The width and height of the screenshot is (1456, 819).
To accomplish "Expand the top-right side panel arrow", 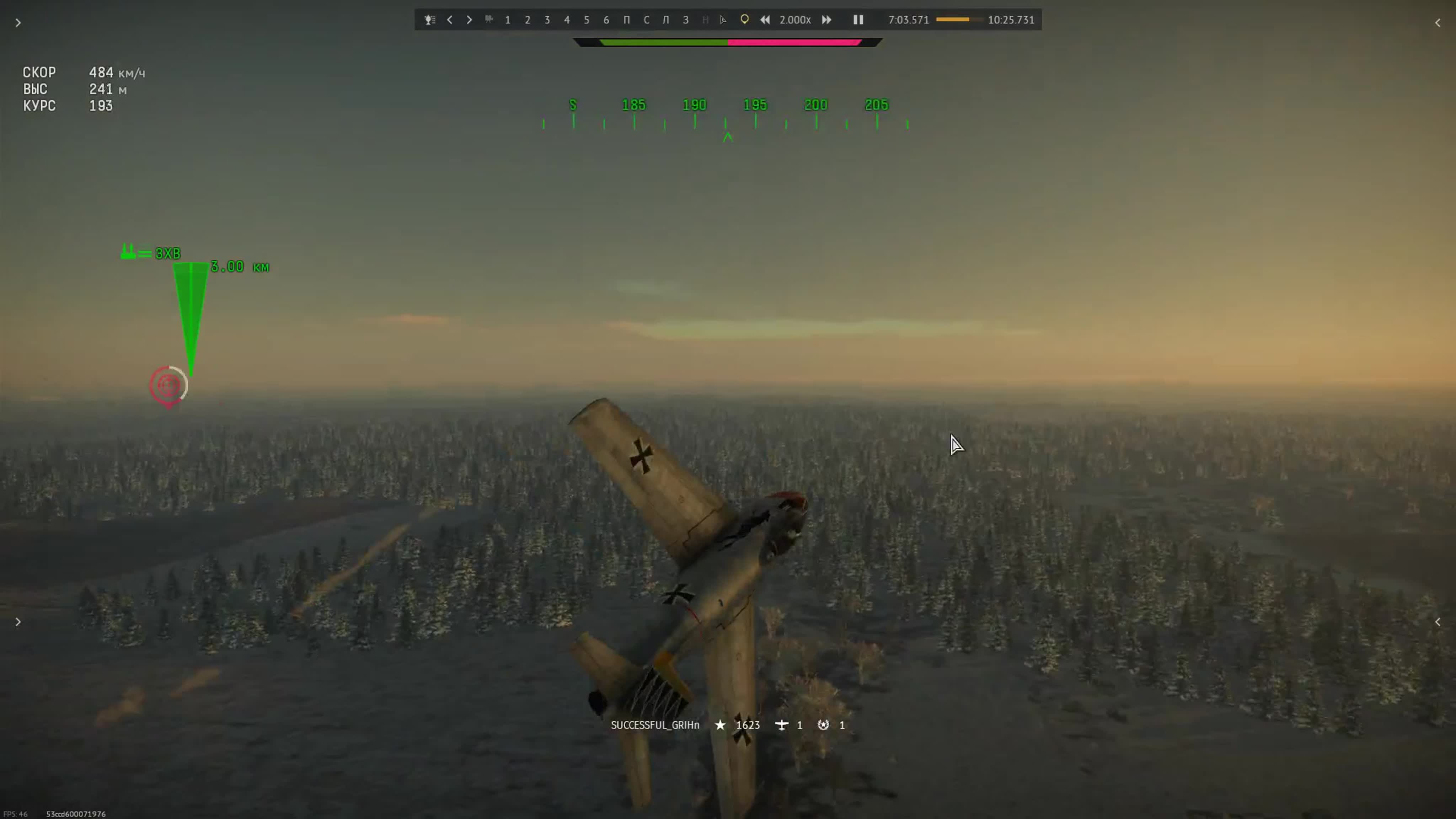I will coord(1438,23).
